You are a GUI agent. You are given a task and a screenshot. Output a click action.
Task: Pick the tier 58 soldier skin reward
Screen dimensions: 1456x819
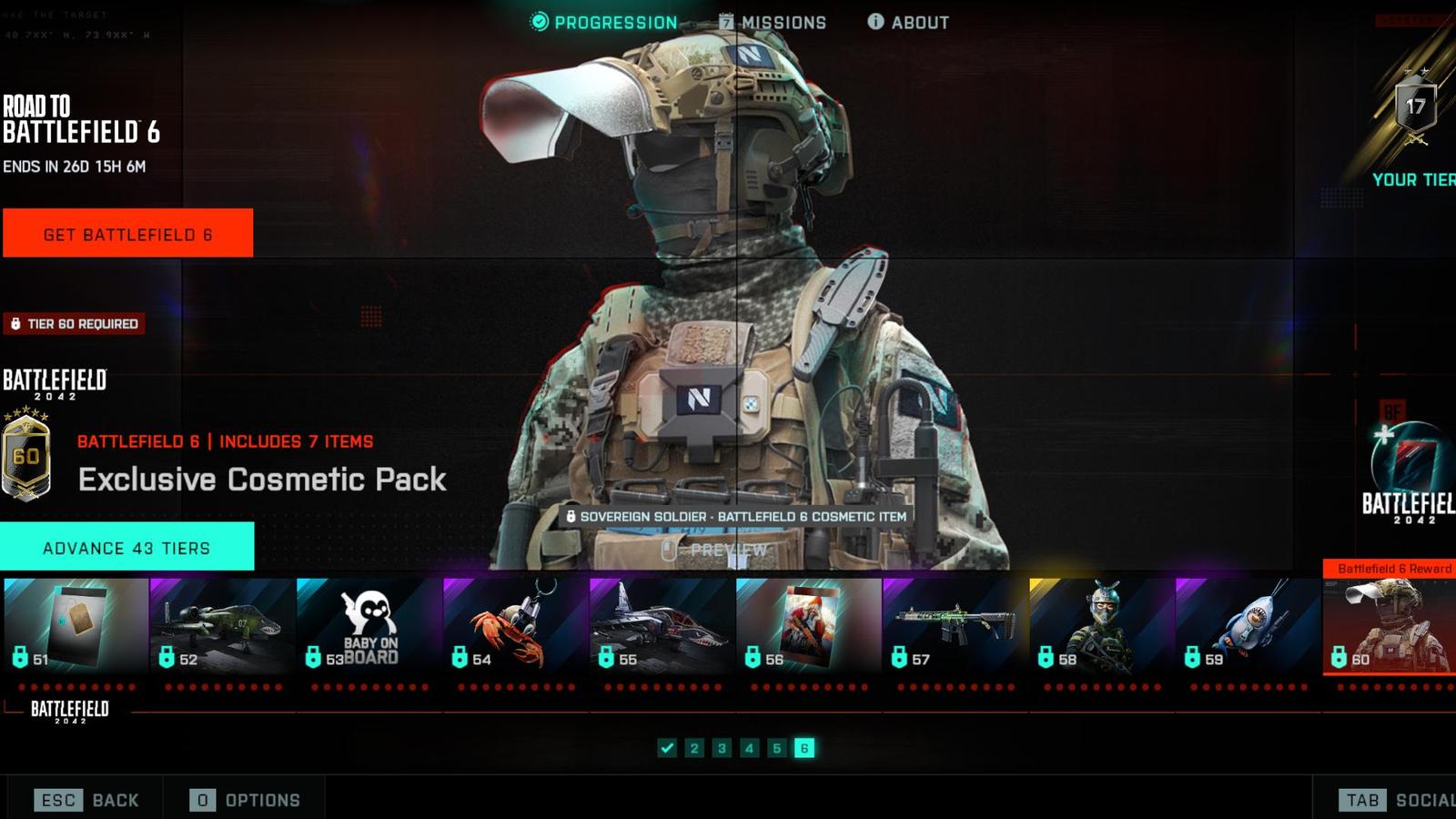pyautogui.click(x=1102, y=625)
